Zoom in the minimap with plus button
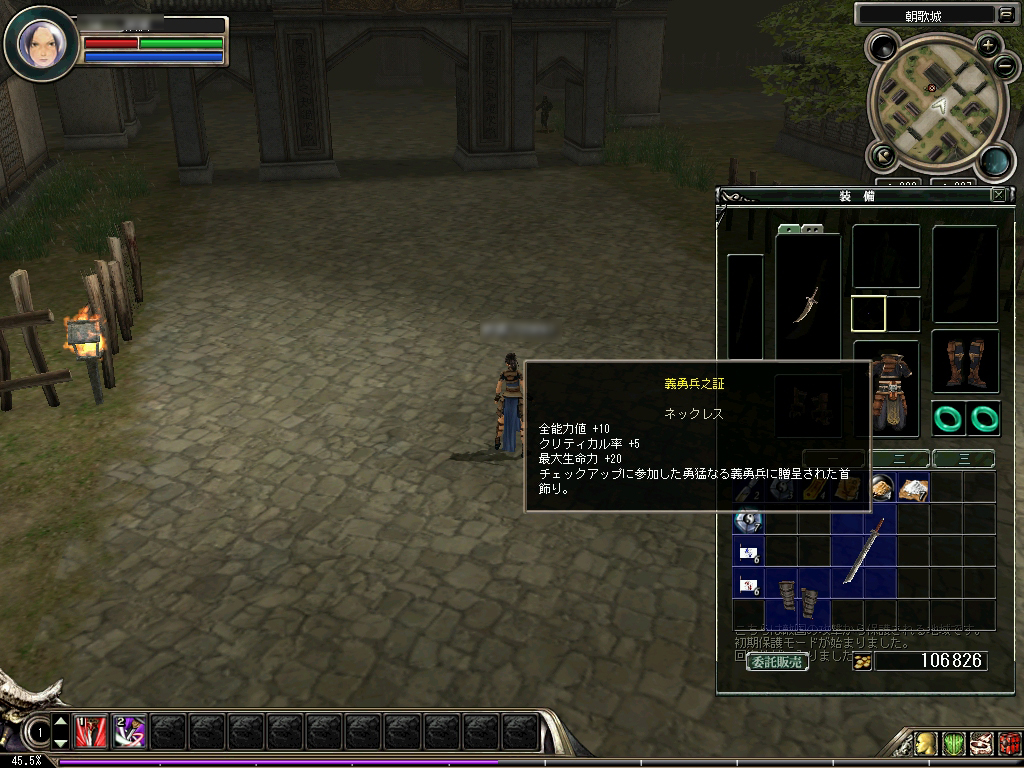The width and height of the screenshot is (1024, 768). [987, 44]
